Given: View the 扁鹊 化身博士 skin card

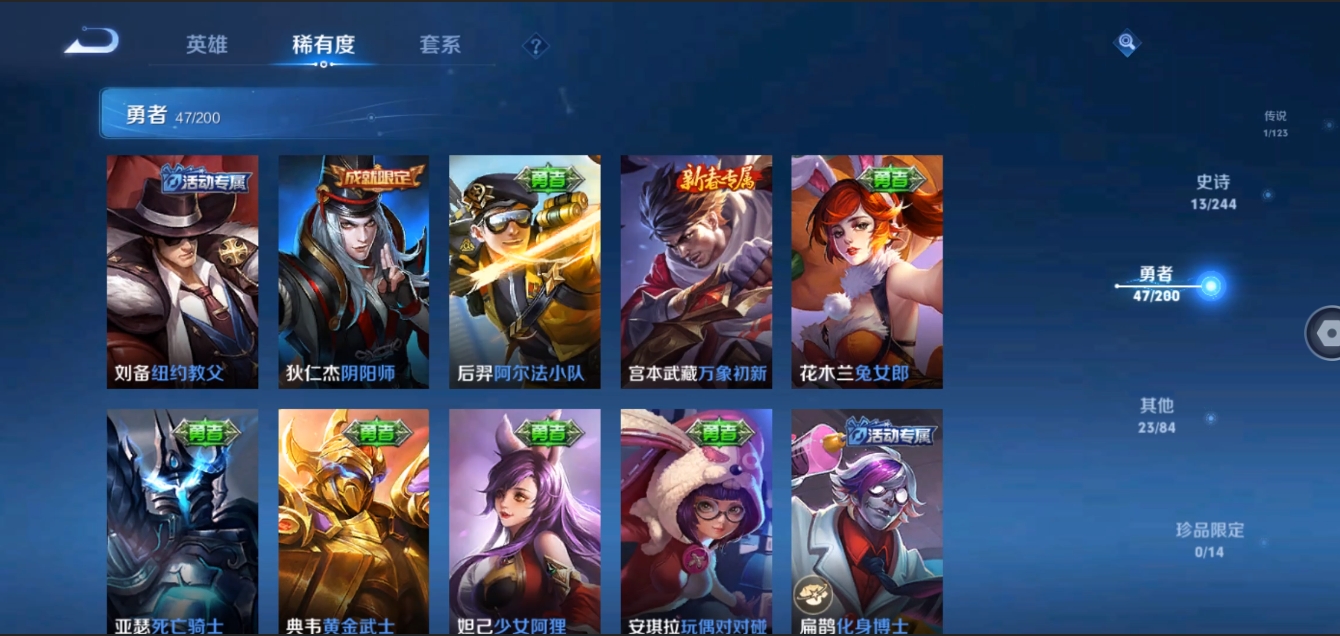Looking at the screenshot, I should (x=867, y=520).
